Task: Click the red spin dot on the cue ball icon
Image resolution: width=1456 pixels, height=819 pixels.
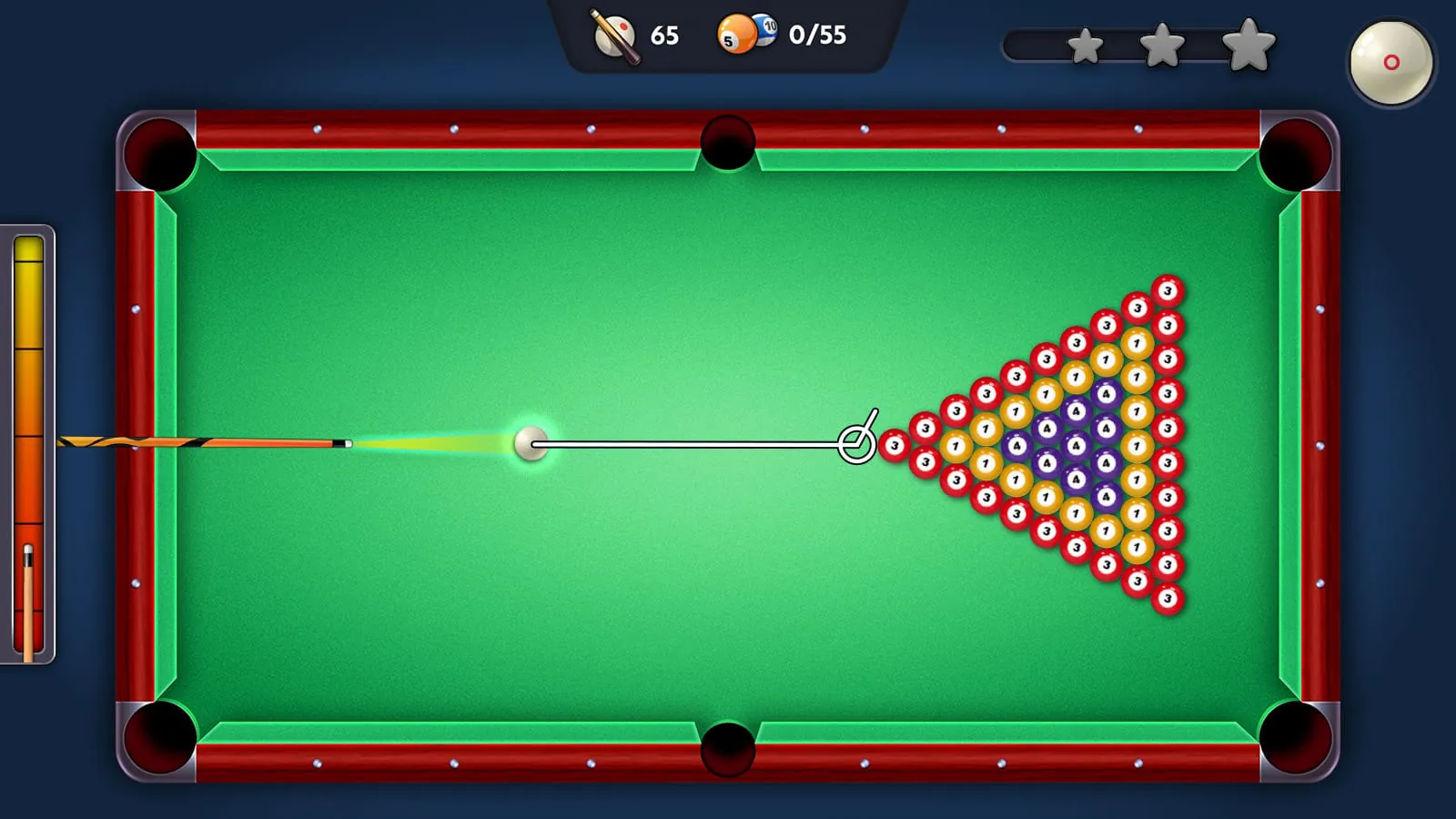Action: [1390, 61]
